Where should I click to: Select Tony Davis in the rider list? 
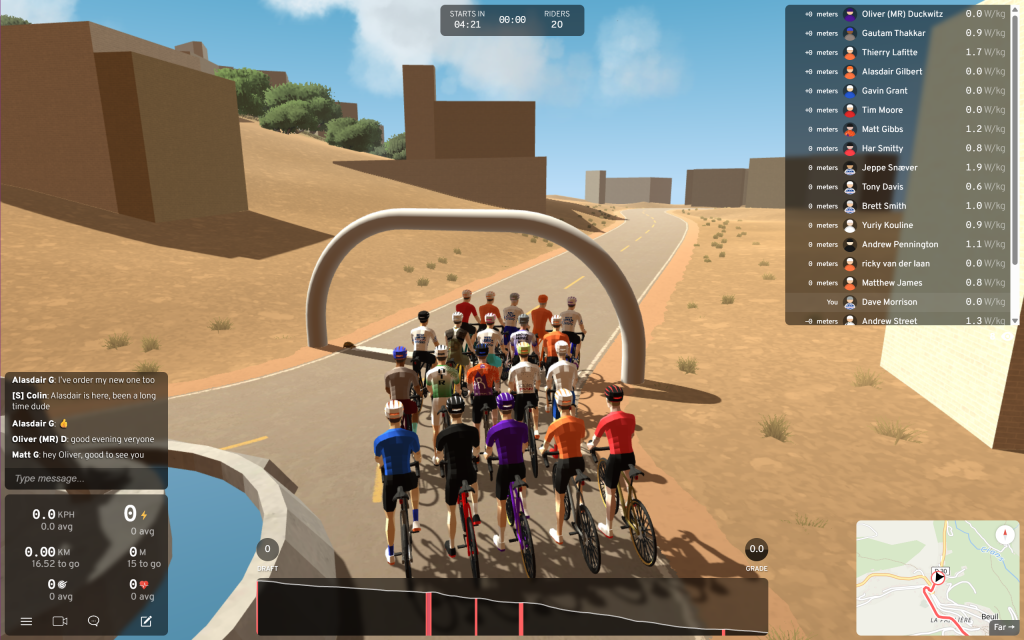pos(883,187)
